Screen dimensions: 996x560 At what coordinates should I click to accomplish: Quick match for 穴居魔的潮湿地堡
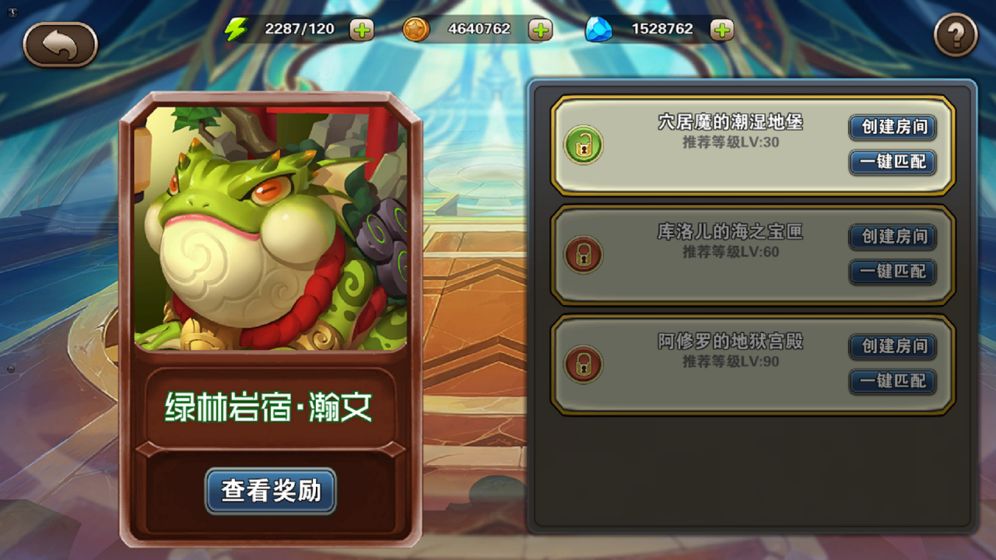point(893,162)
